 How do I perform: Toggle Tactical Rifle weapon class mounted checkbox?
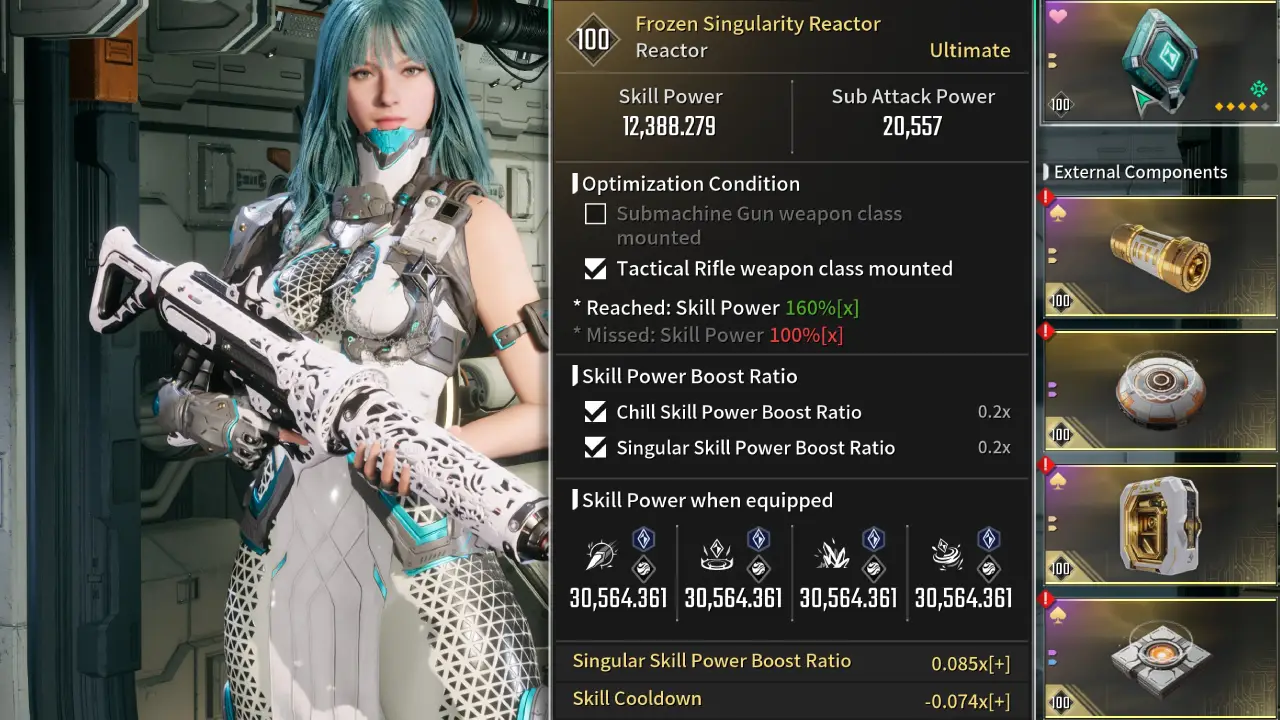click(595, 268)
